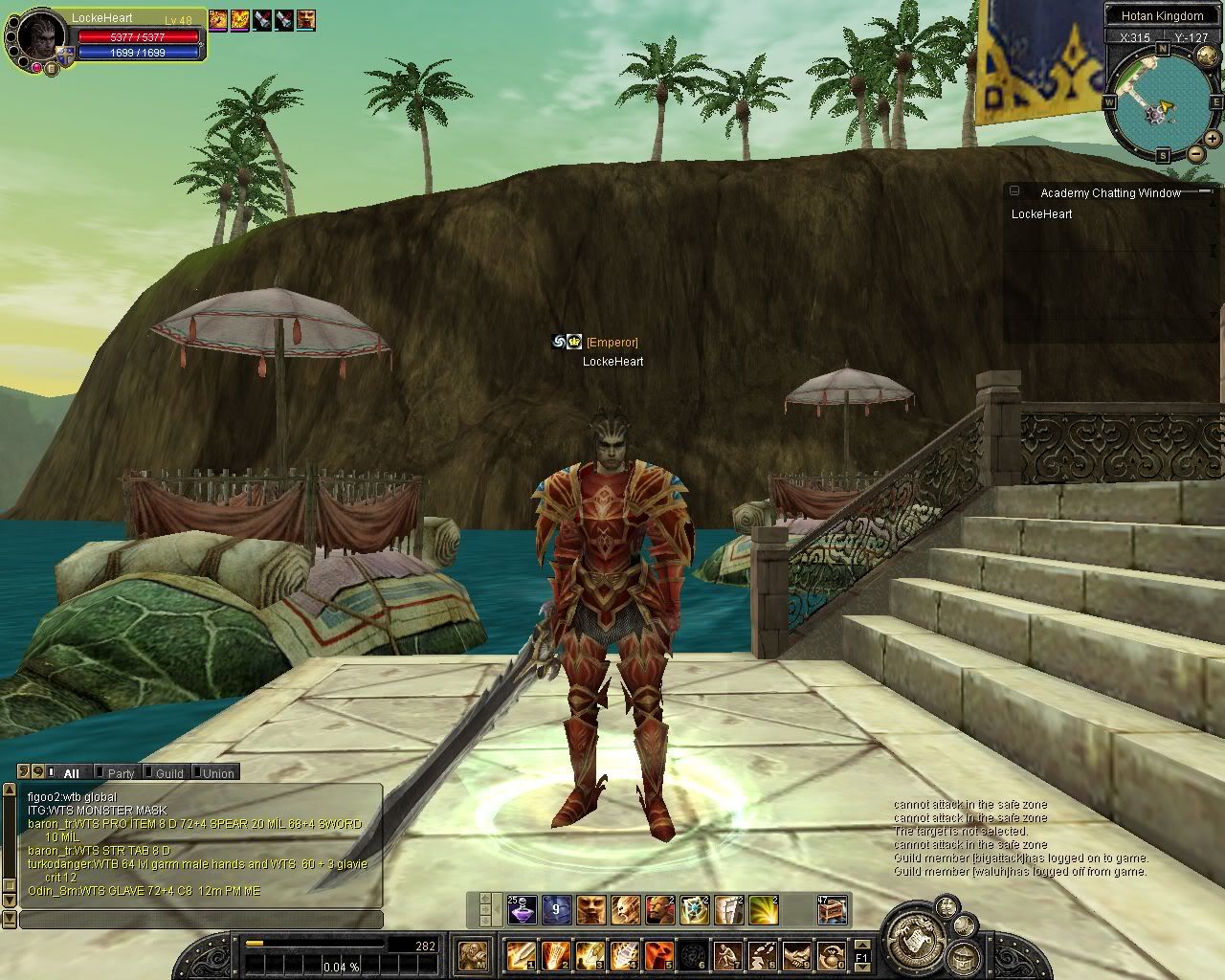
Task: Minimize the Academy Chatting Window
Action: [x=1015, y=191]
